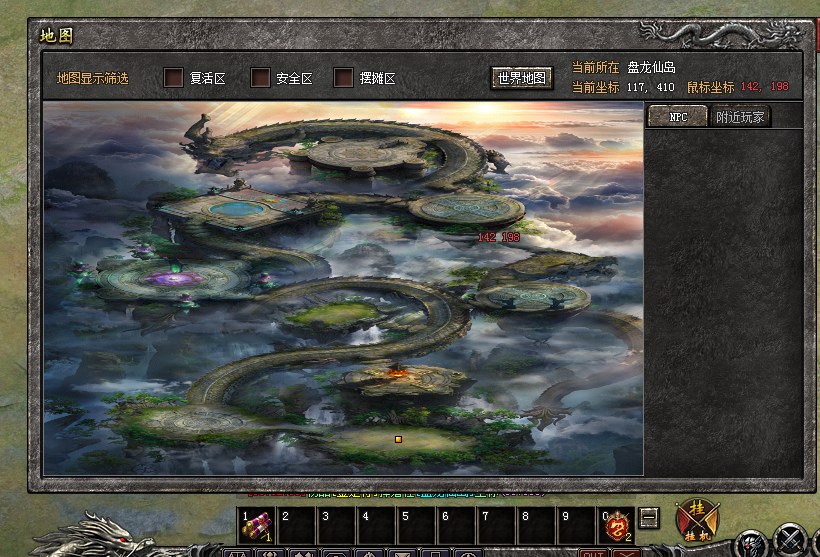Screen dimensions: 820x557
Task: Show the 附近玩家 nearby players tab
Action: [741, 117]
